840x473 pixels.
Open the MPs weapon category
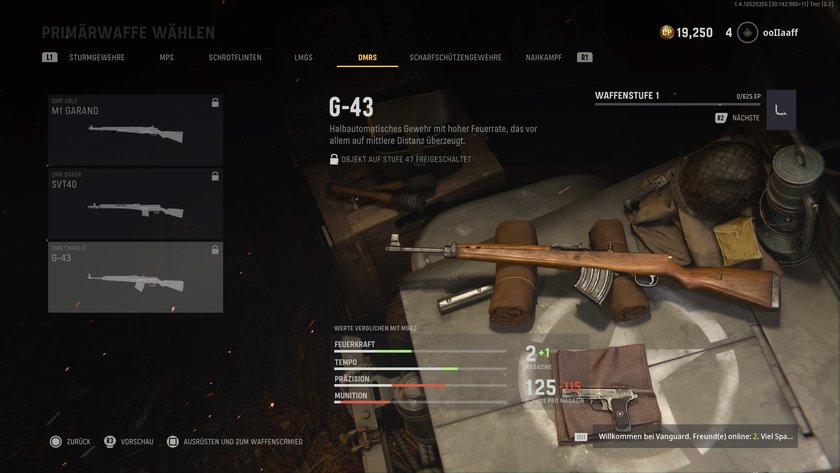tap(166, 58)
